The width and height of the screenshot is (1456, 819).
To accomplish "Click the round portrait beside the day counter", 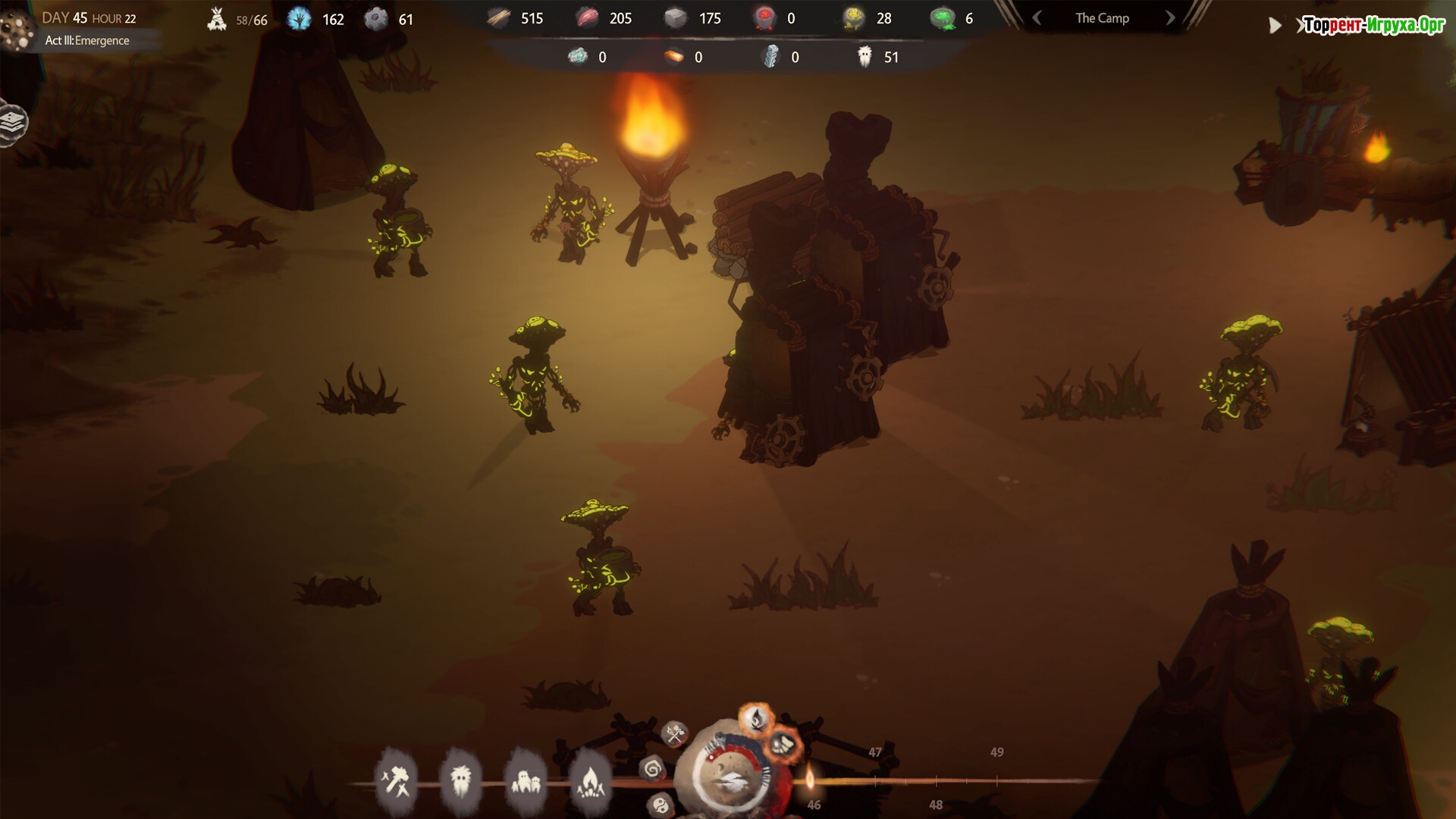I will 17,28.
